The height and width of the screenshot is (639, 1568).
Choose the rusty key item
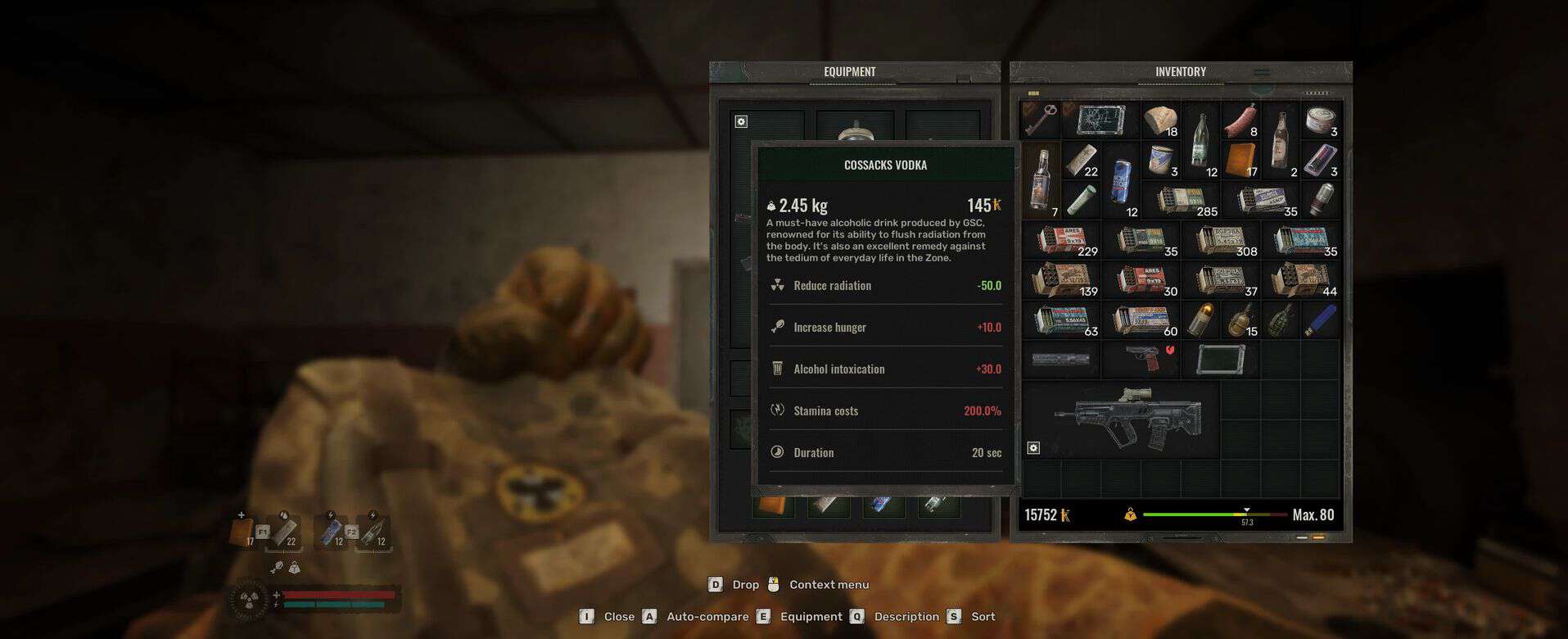(x=1041, y=120)
